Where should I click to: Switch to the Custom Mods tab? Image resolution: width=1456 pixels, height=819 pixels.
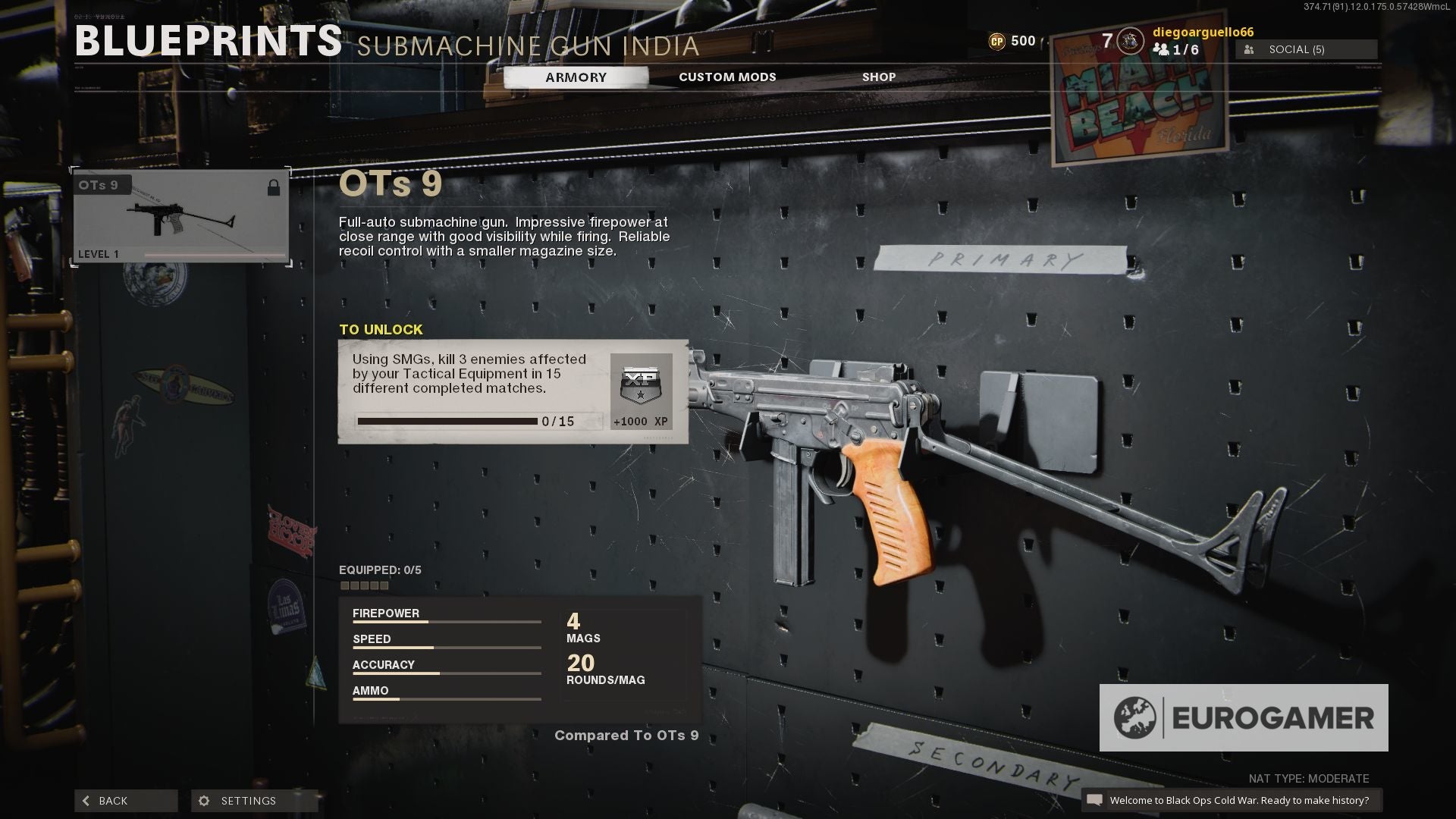coord(726,77)
